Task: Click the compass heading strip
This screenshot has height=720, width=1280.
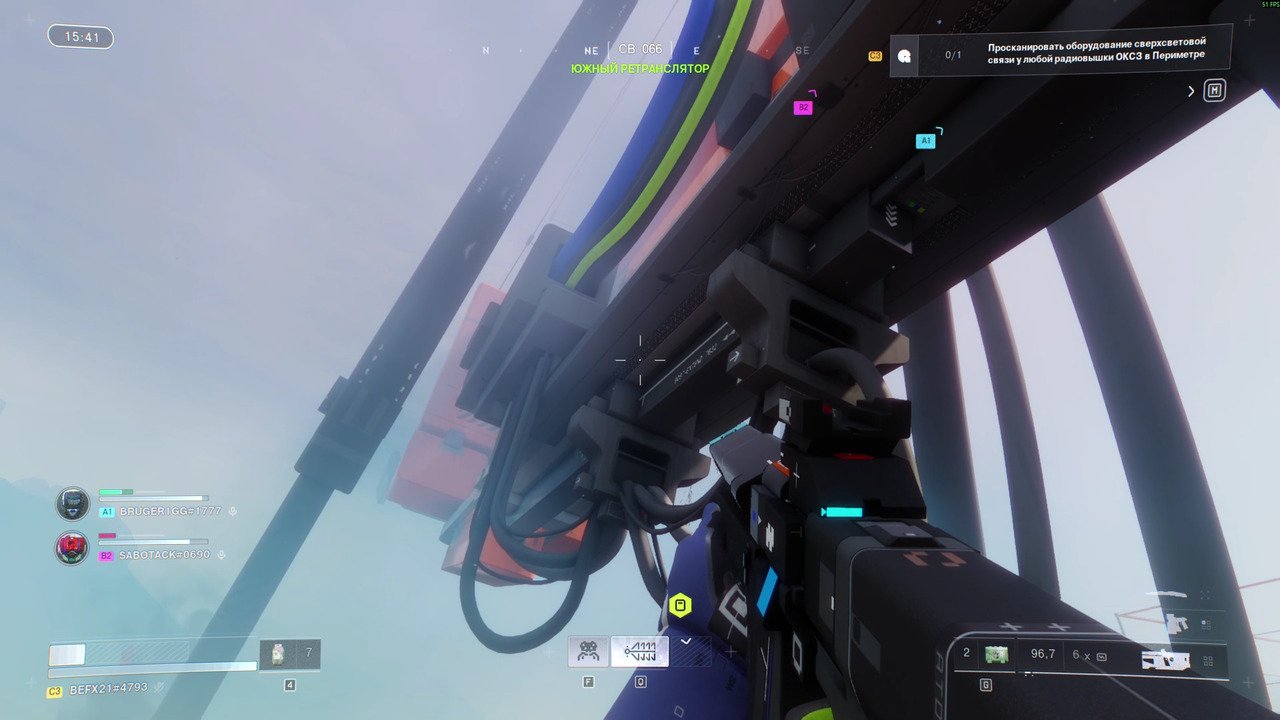Action: pos(640,50)
